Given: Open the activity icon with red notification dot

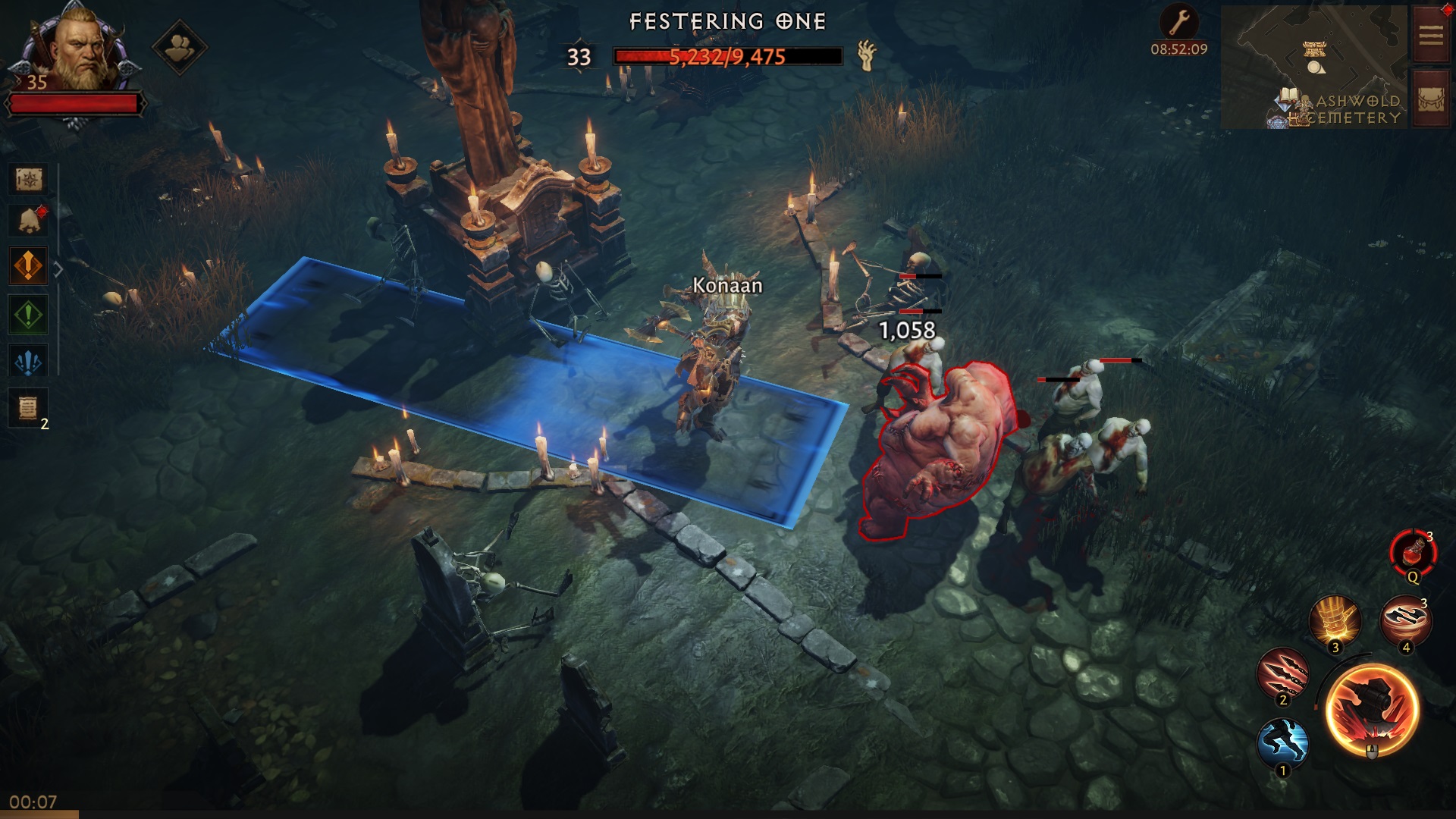Looking at the screenshot, I should tap(27, 220).
